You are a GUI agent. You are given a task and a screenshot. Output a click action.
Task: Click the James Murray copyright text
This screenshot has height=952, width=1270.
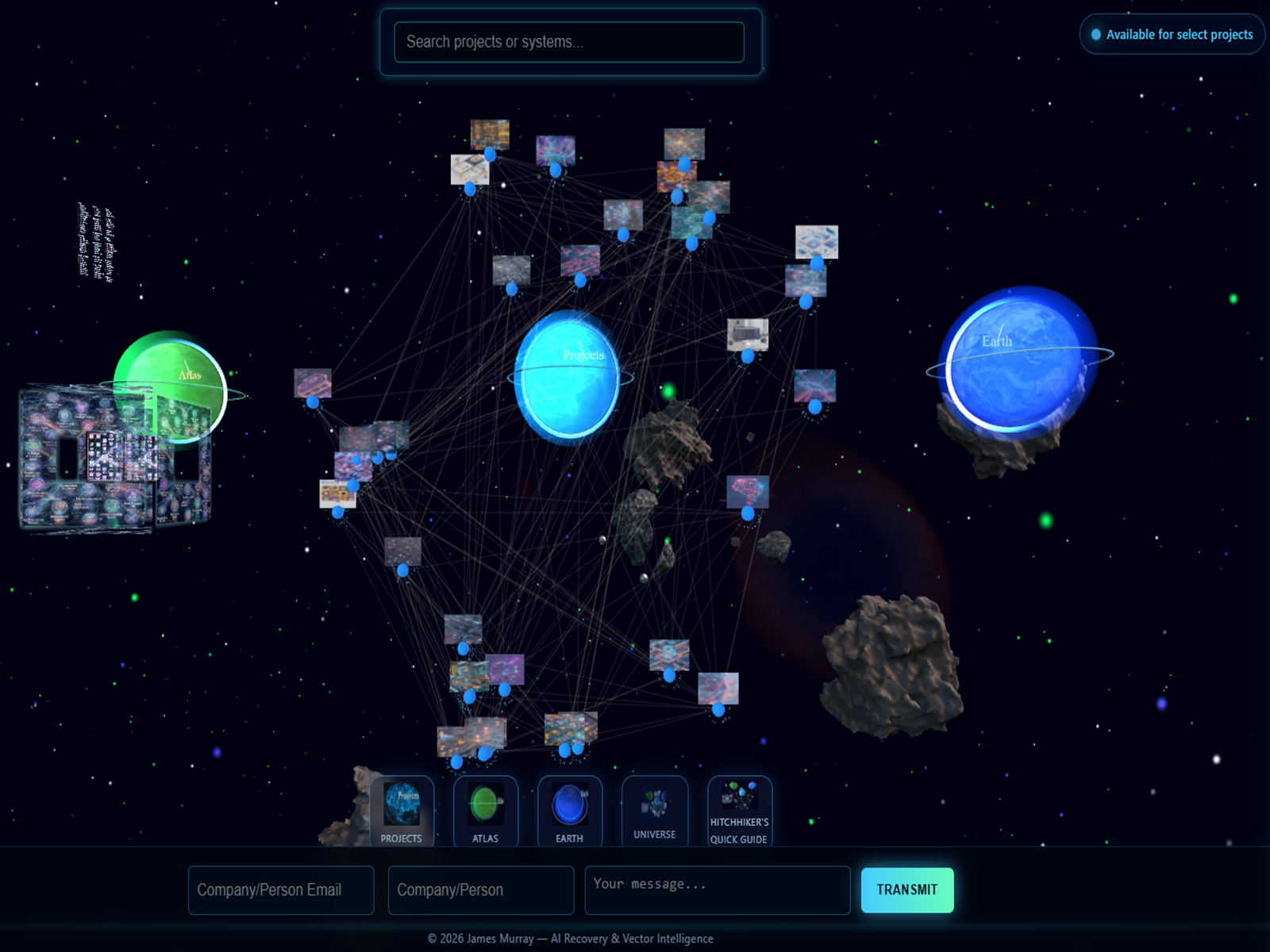tap(571, 938)
